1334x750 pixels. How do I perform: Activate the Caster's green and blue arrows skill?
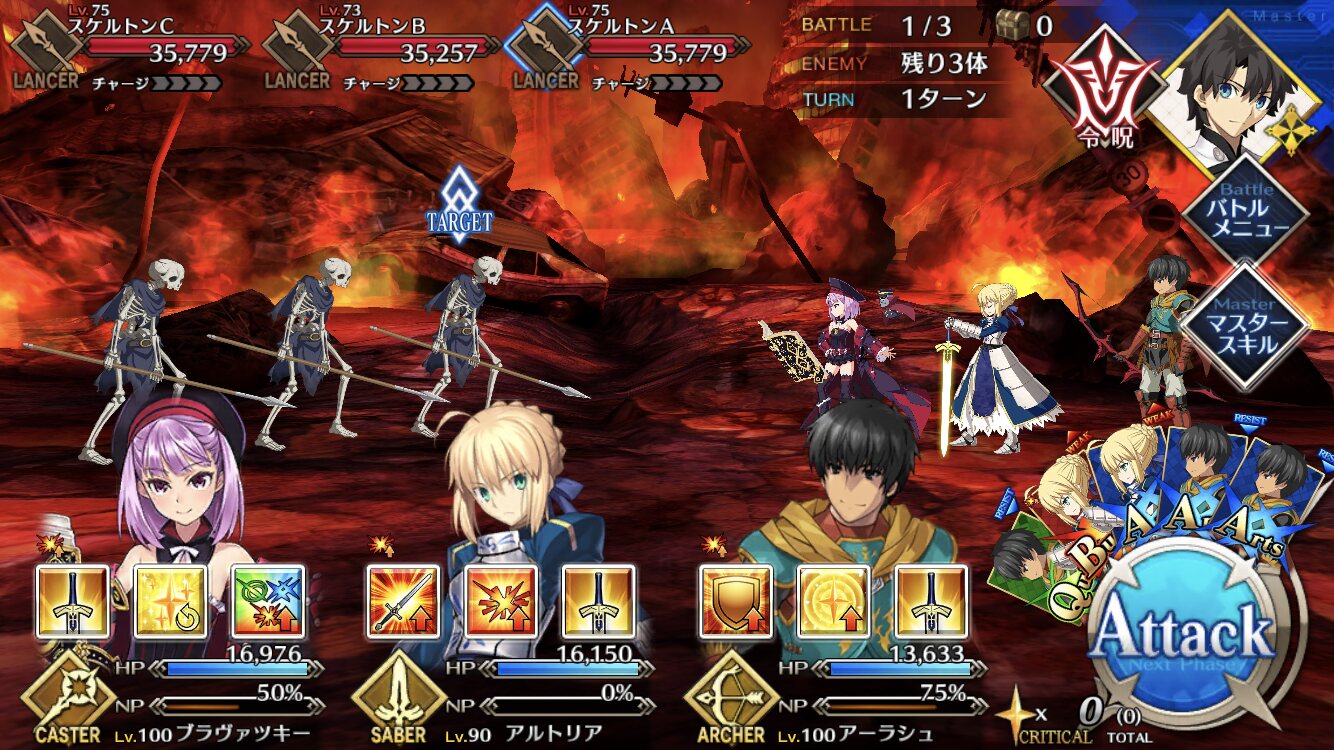click(x=268, y=602)
